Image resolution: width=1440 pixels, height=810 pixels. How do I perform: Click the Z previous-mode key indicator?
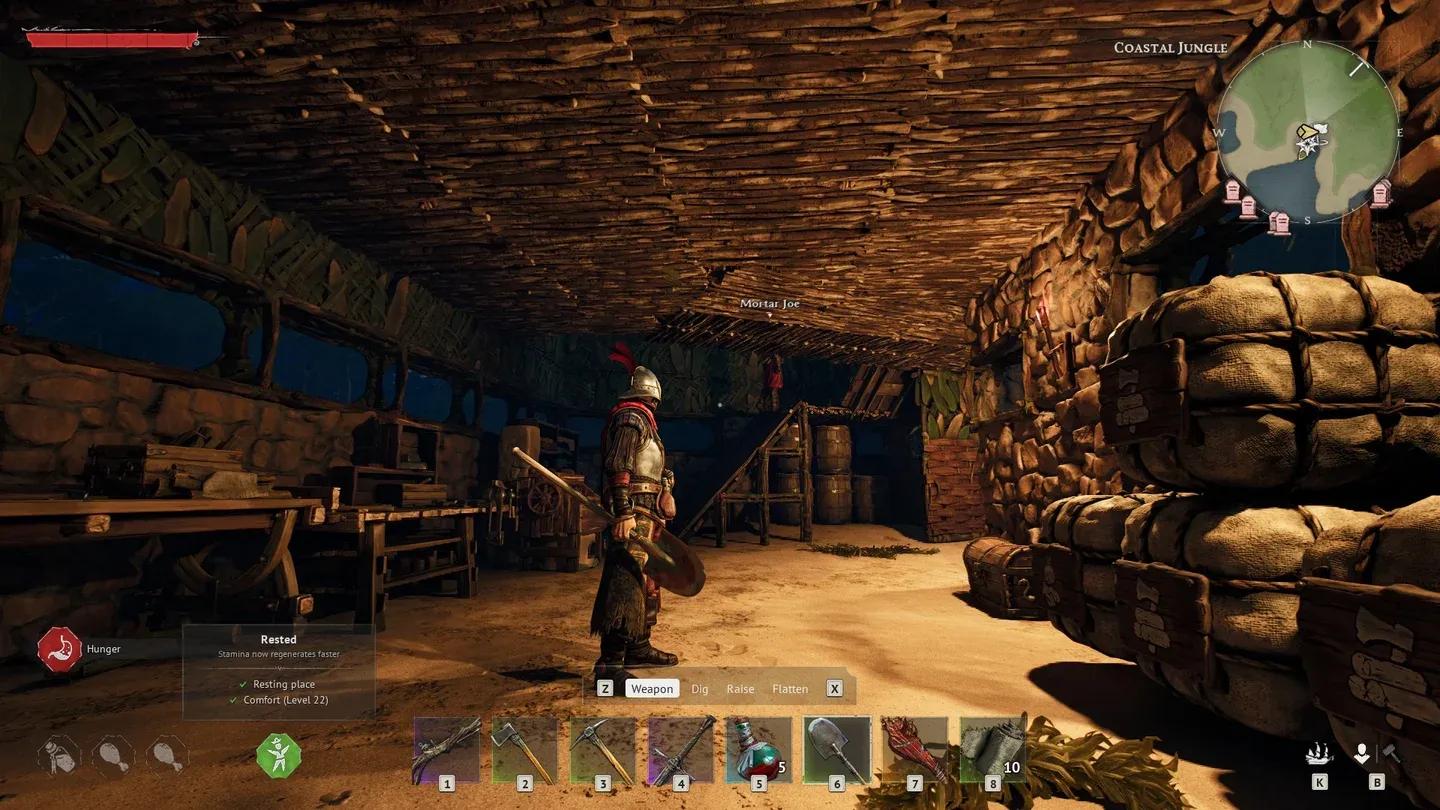[605, 688]
